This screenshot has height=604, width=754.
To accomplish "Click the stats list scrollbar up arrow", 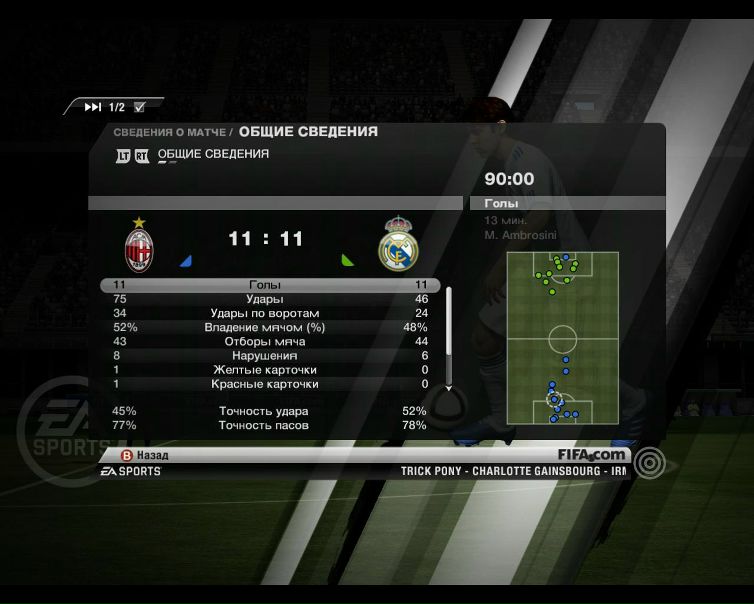I will click(x=448, y=291).
